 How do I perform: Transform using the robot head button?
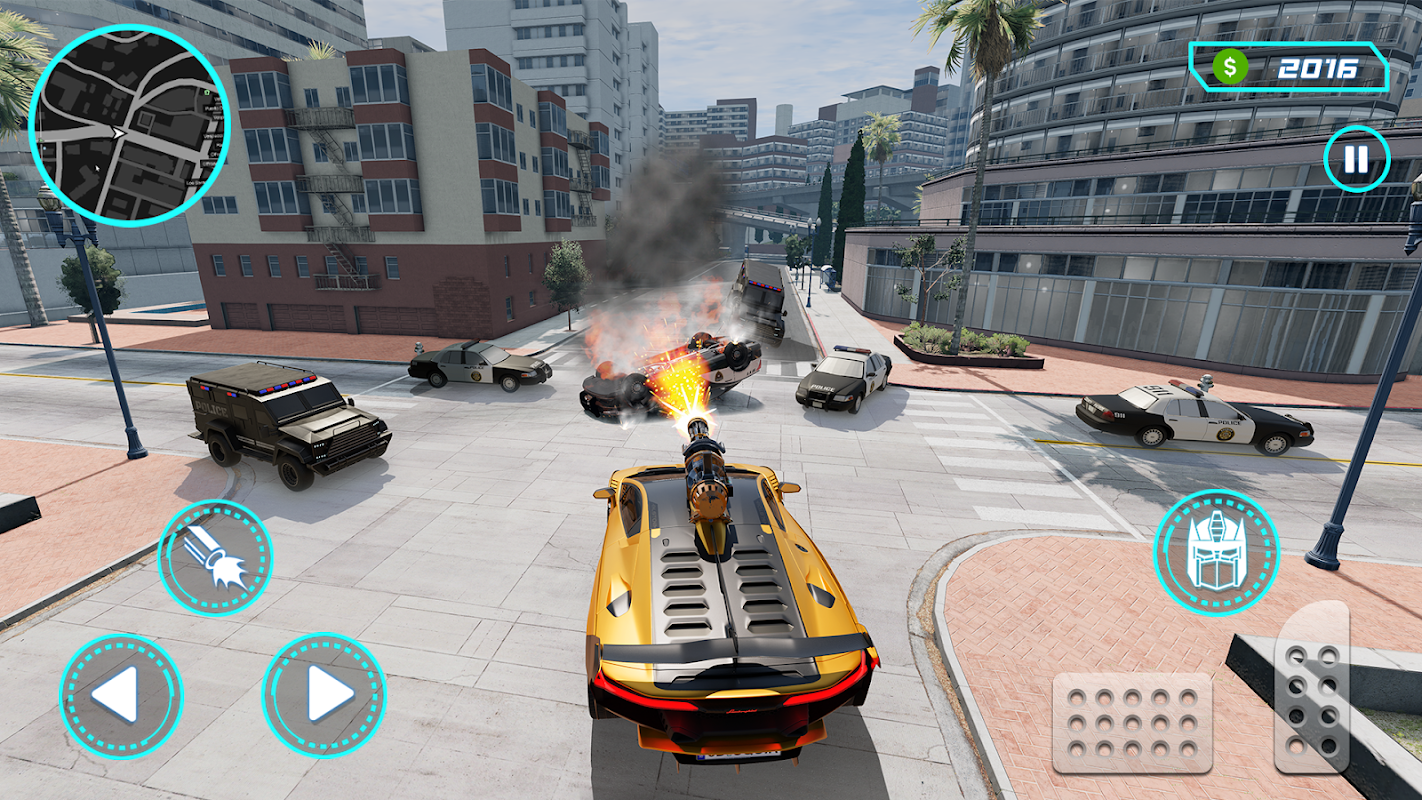coord(1215,552)
